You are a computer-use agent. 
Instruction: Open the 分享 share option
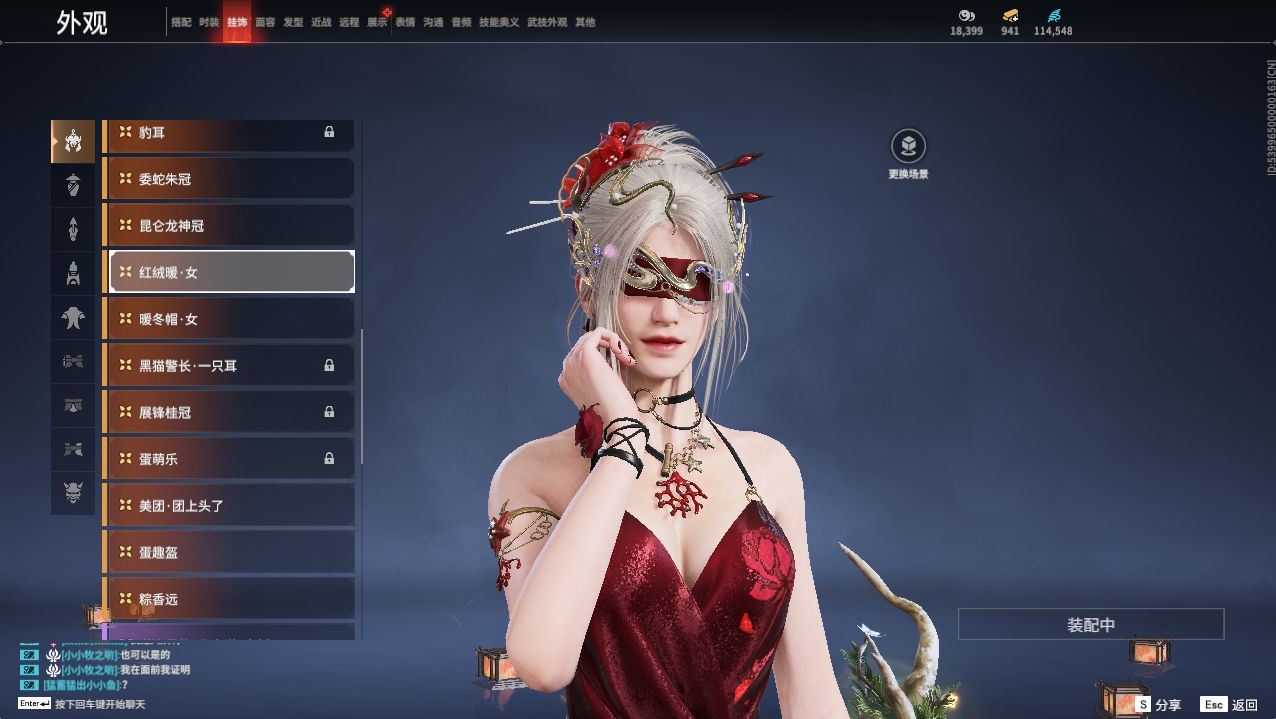click(1158, 705)
